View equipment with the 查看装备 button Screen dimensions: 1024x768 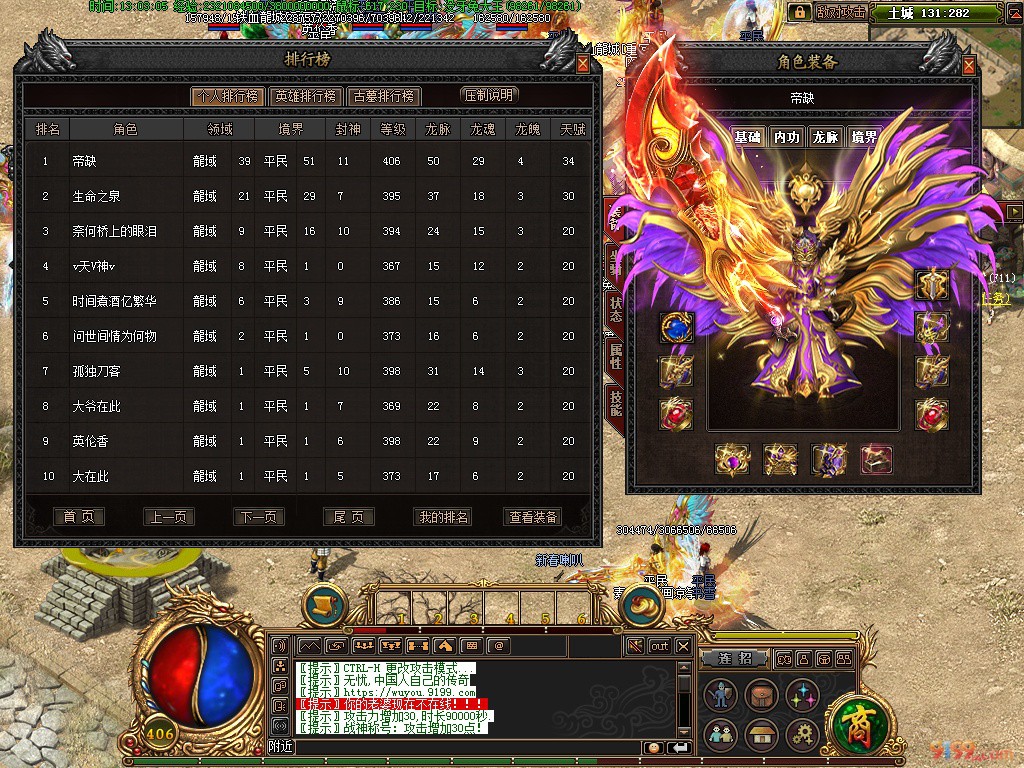pyautogui.click(x=533, y=517)
